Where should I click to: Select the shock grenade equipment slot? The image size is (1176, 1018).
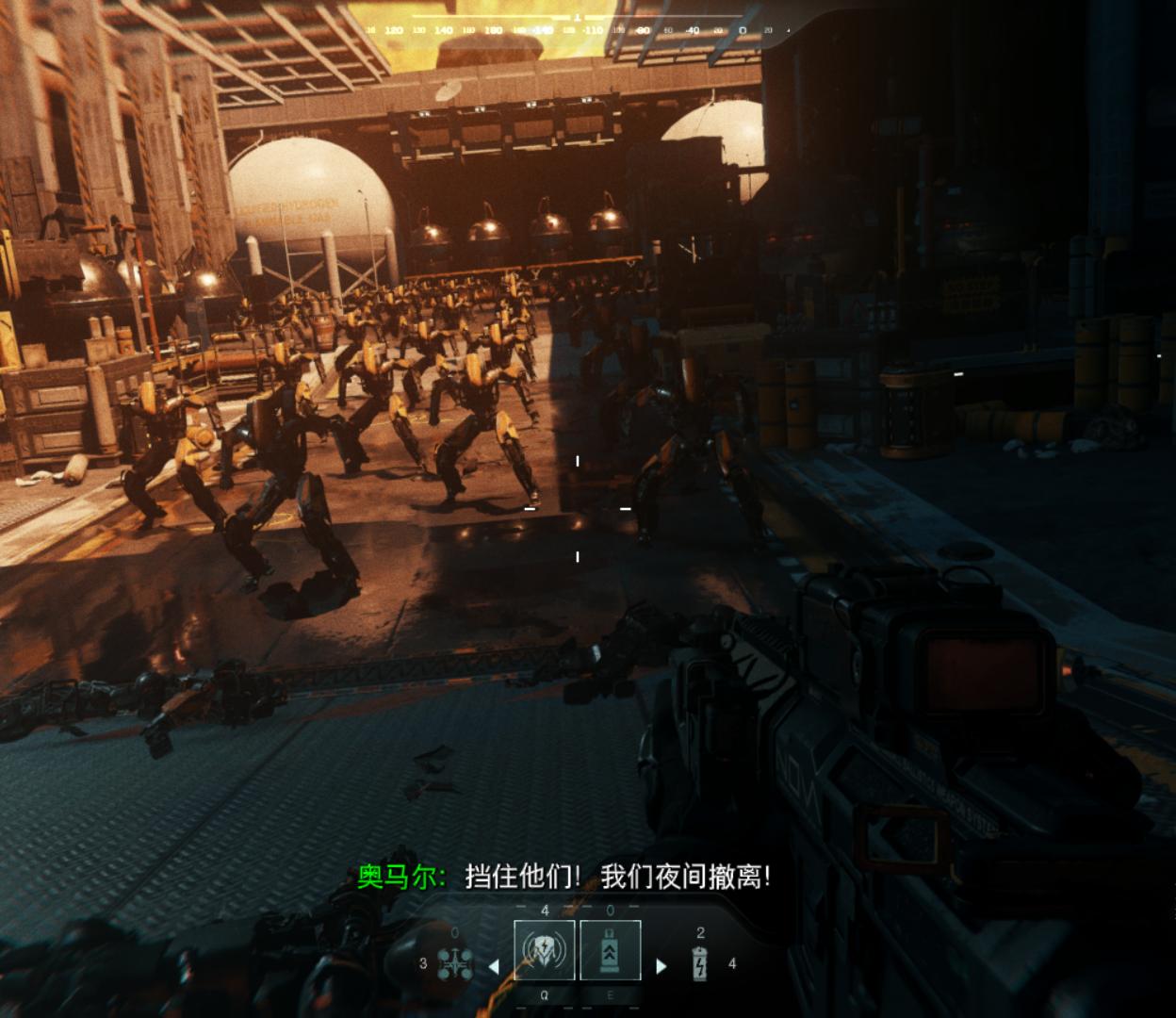point(544,951)
